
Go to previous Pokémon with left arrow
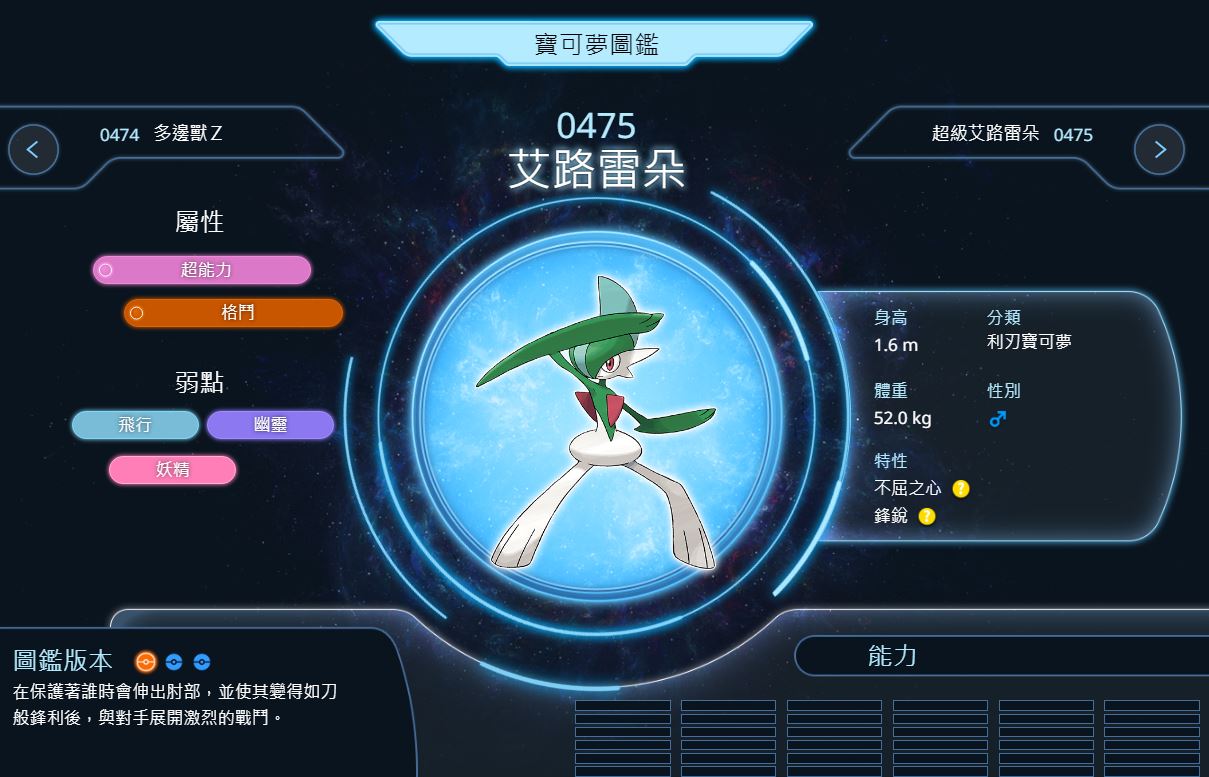pyautogui.click(x=33, y=150)
